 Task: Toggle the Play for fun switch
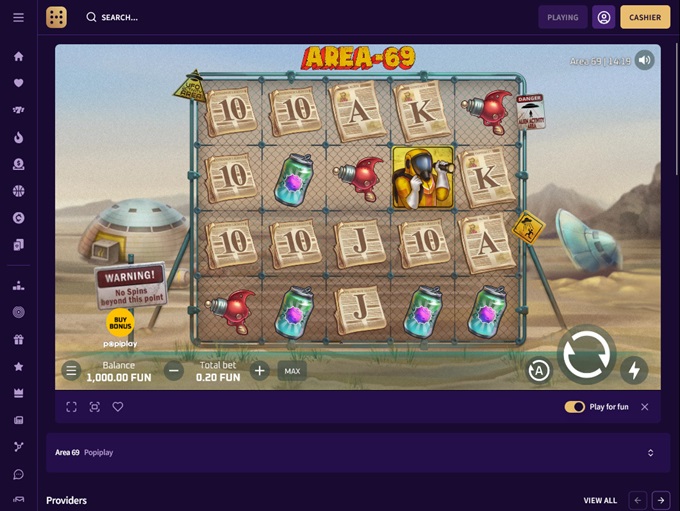(x=575, y=407)
